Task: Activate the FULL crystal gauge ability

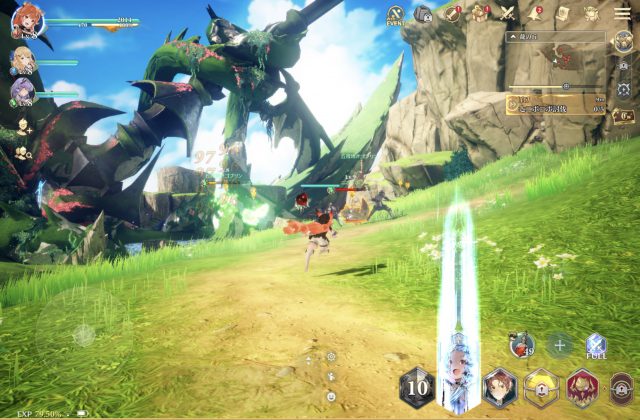Action: click(x=596, y=347)
